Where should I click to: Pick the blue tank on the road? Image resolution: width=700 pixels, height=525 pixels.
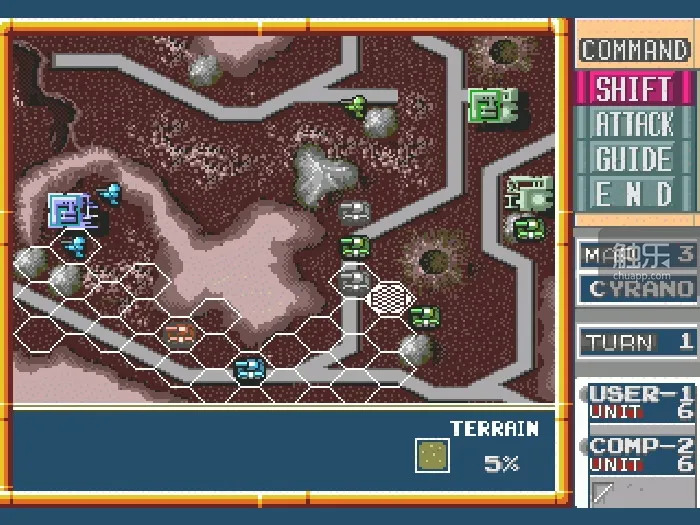coord(249,369)
